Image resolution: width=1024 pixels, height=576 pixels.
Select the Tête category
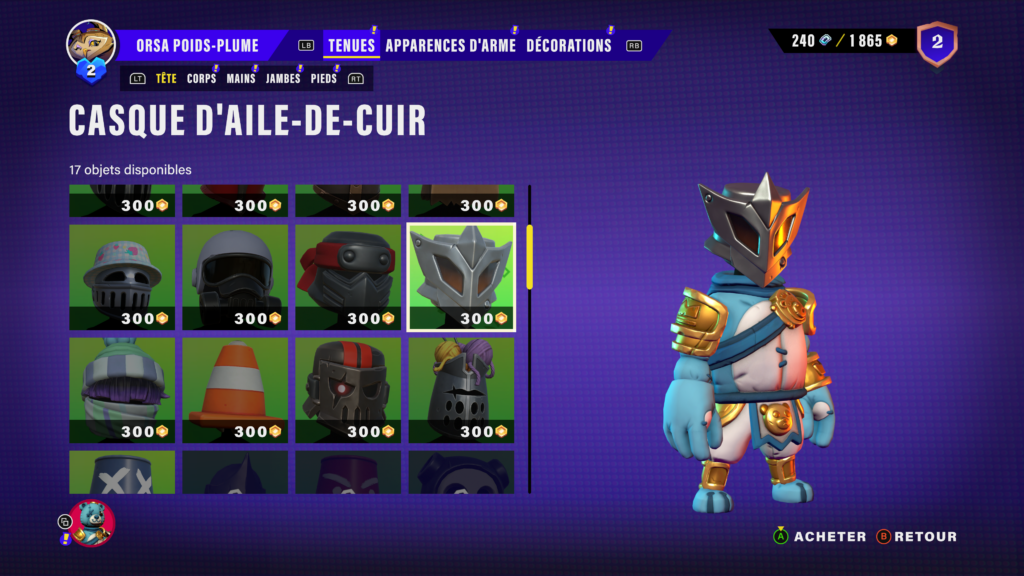tap(166, 78)
